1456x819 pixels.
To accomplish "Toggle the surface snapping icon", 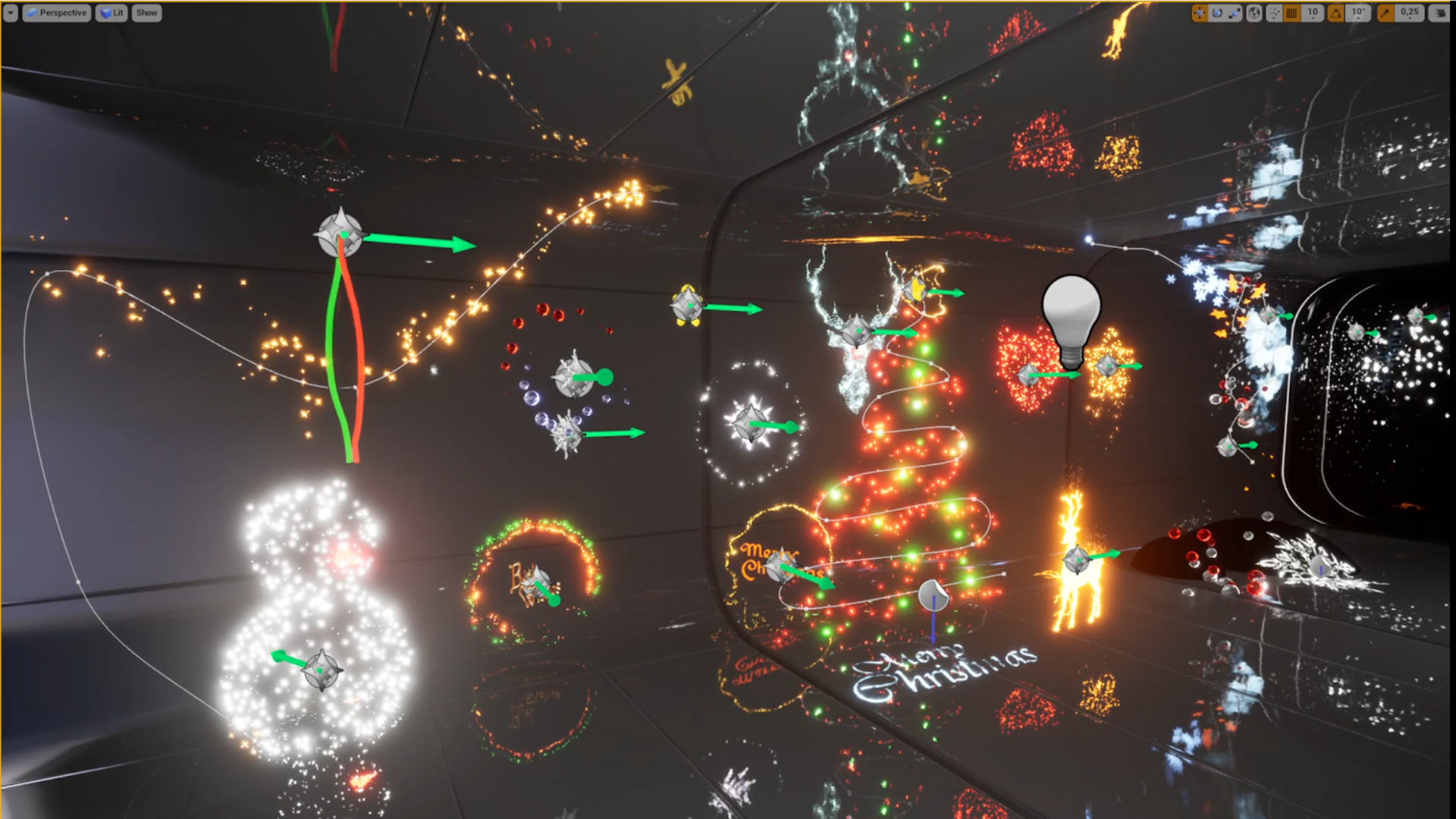I will (1275, 13).
